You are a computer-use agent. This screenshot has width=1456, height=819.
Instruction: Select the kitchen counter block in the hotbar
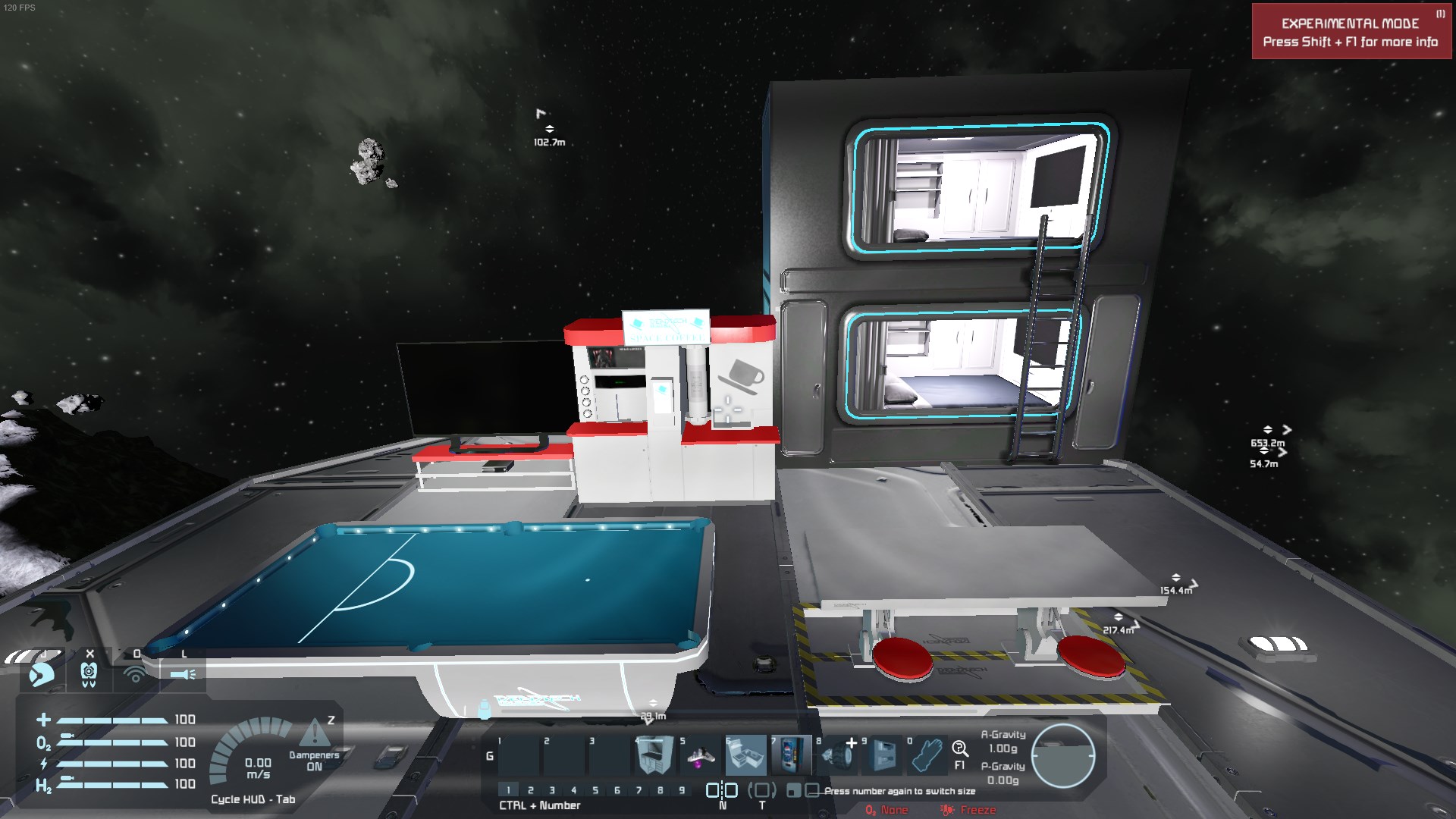(653, 755)
